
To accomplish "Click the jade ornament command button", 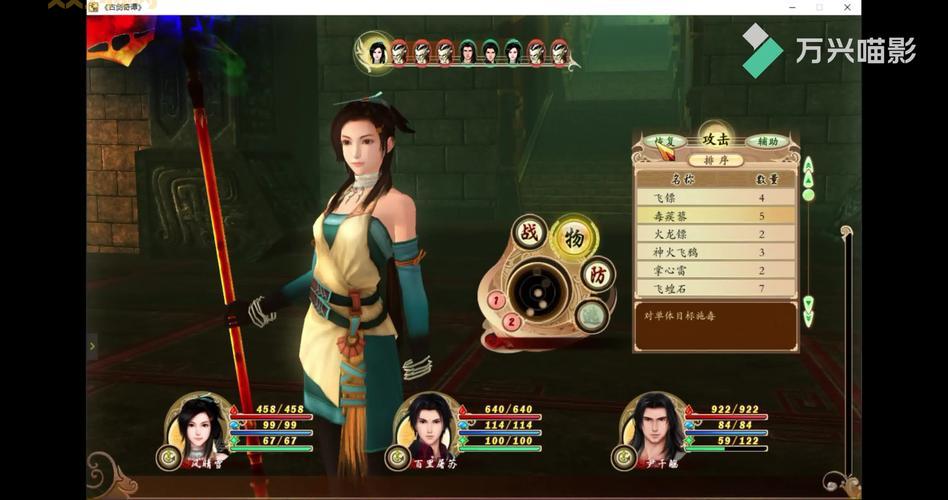I will (591, 316).
